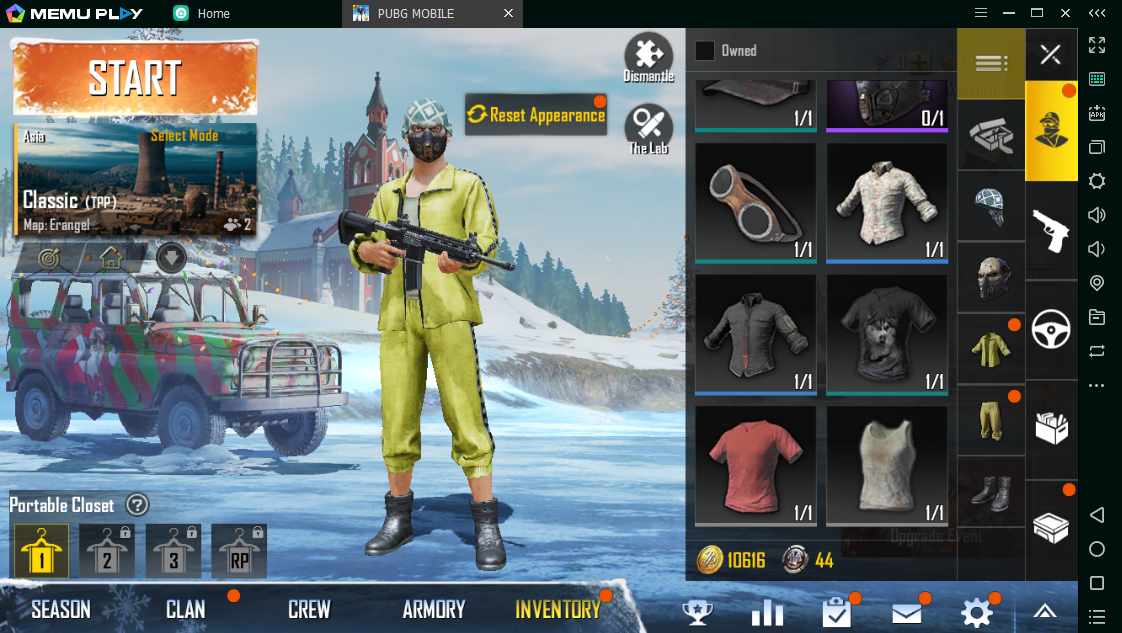
Task: Switch to the vehicle steering wheel tab
Action: click(x=1050, y=328)
